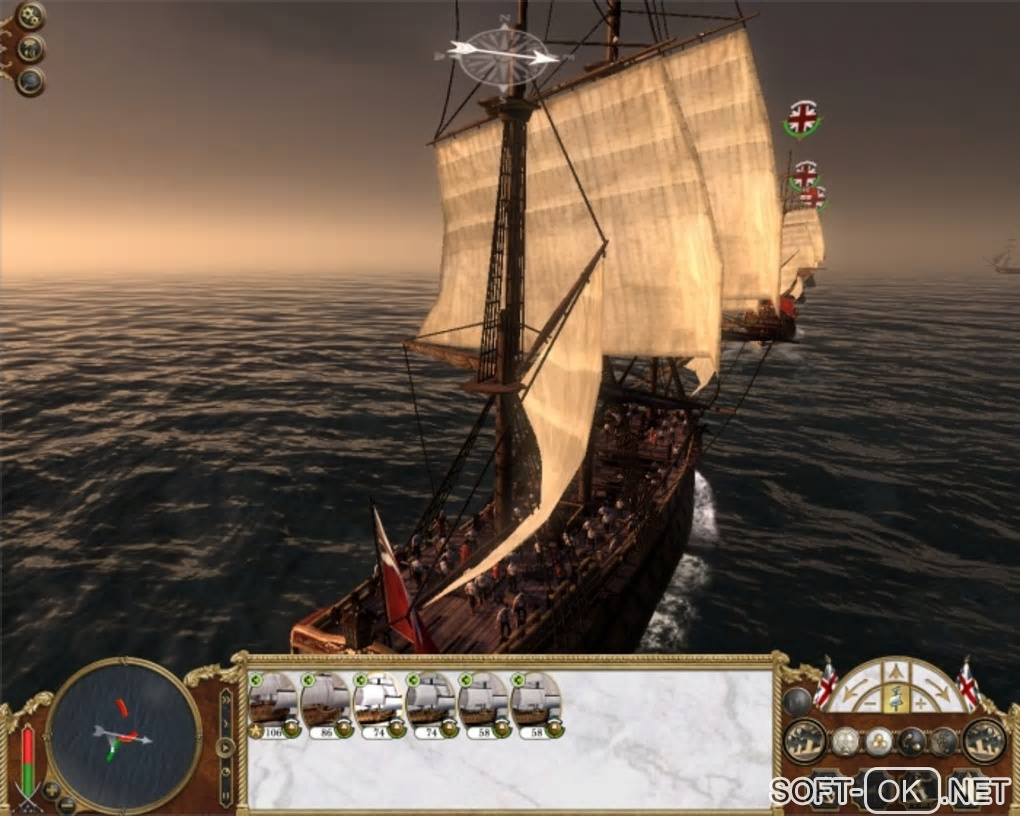
Task: Select the 106-gun flagship card
Action: click(x=273, y=702)
